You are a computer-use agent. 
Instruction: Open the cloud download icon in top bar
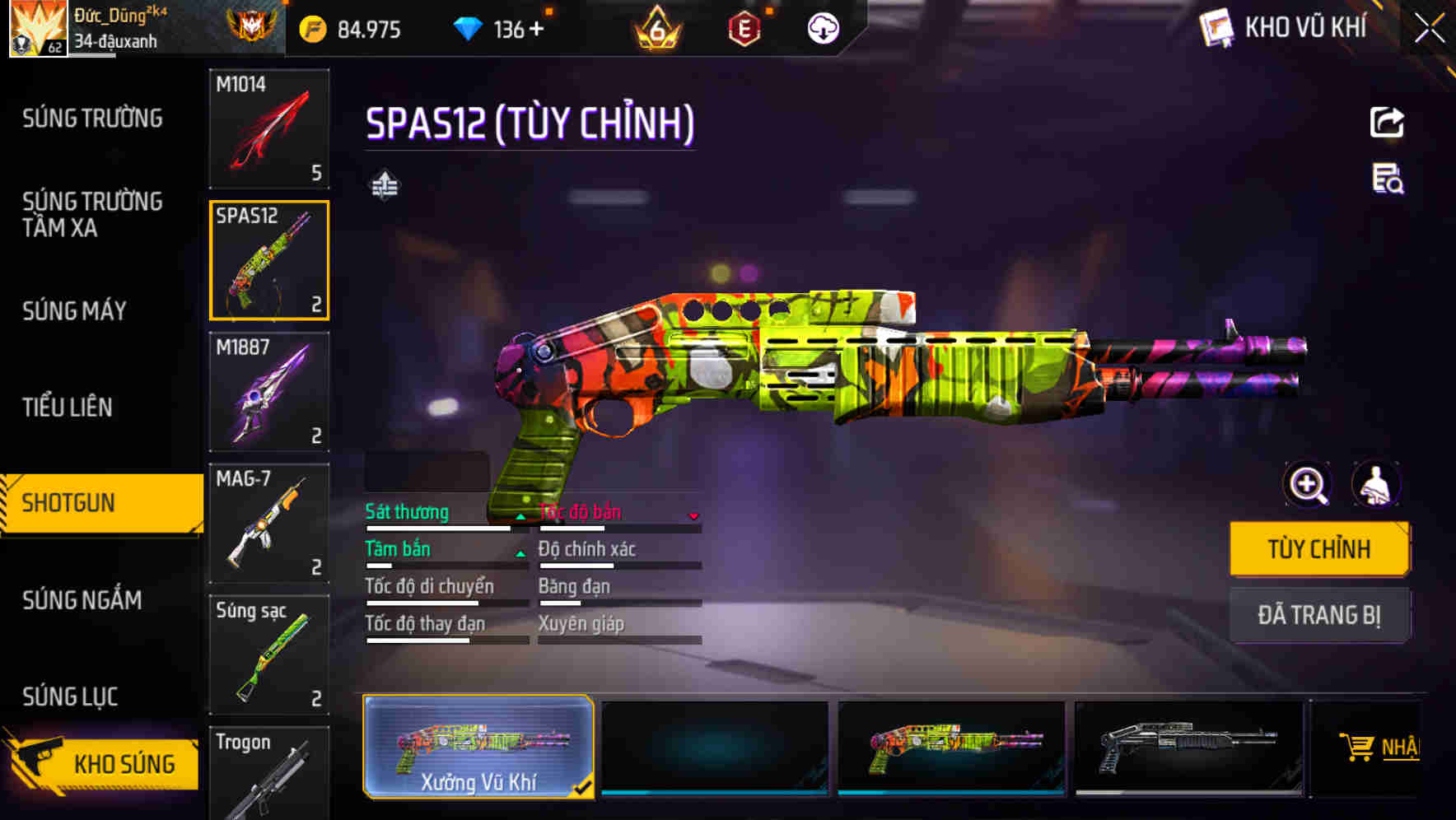coord(822,27)
